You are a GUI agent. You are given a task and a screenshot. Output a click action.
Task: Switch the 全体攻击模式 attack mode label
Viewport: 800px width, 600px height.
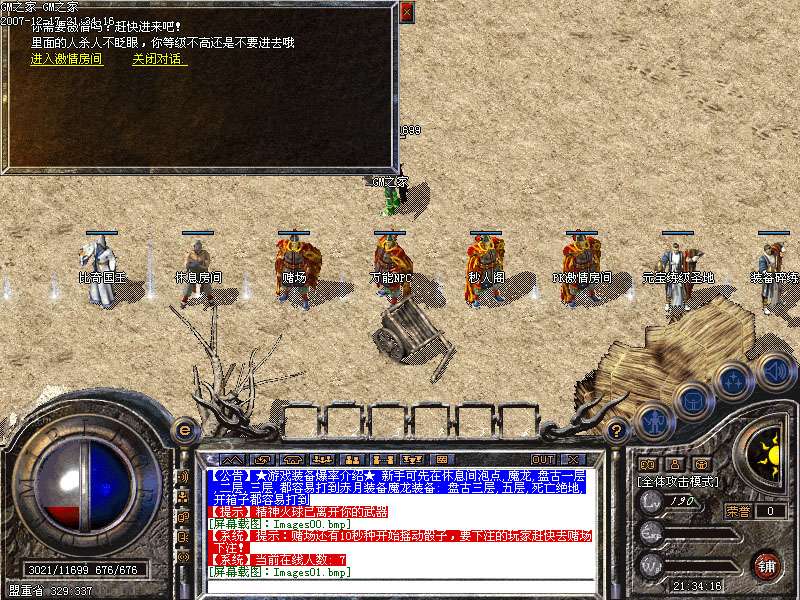click(x=680, y=482)
